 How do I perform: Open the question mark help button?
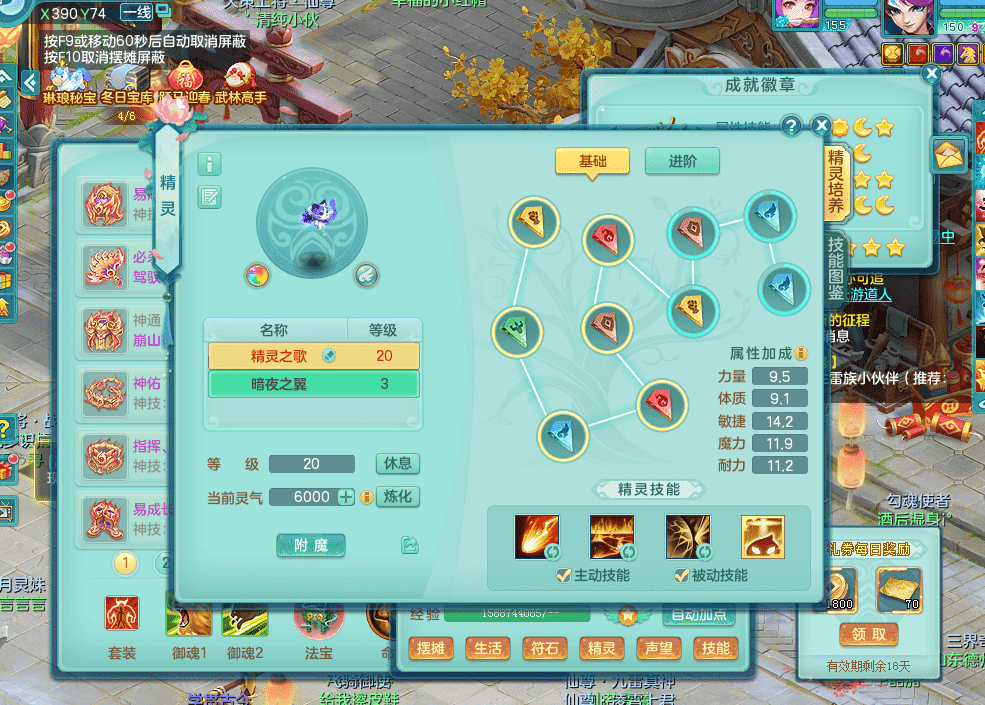(x=791, y=126)
